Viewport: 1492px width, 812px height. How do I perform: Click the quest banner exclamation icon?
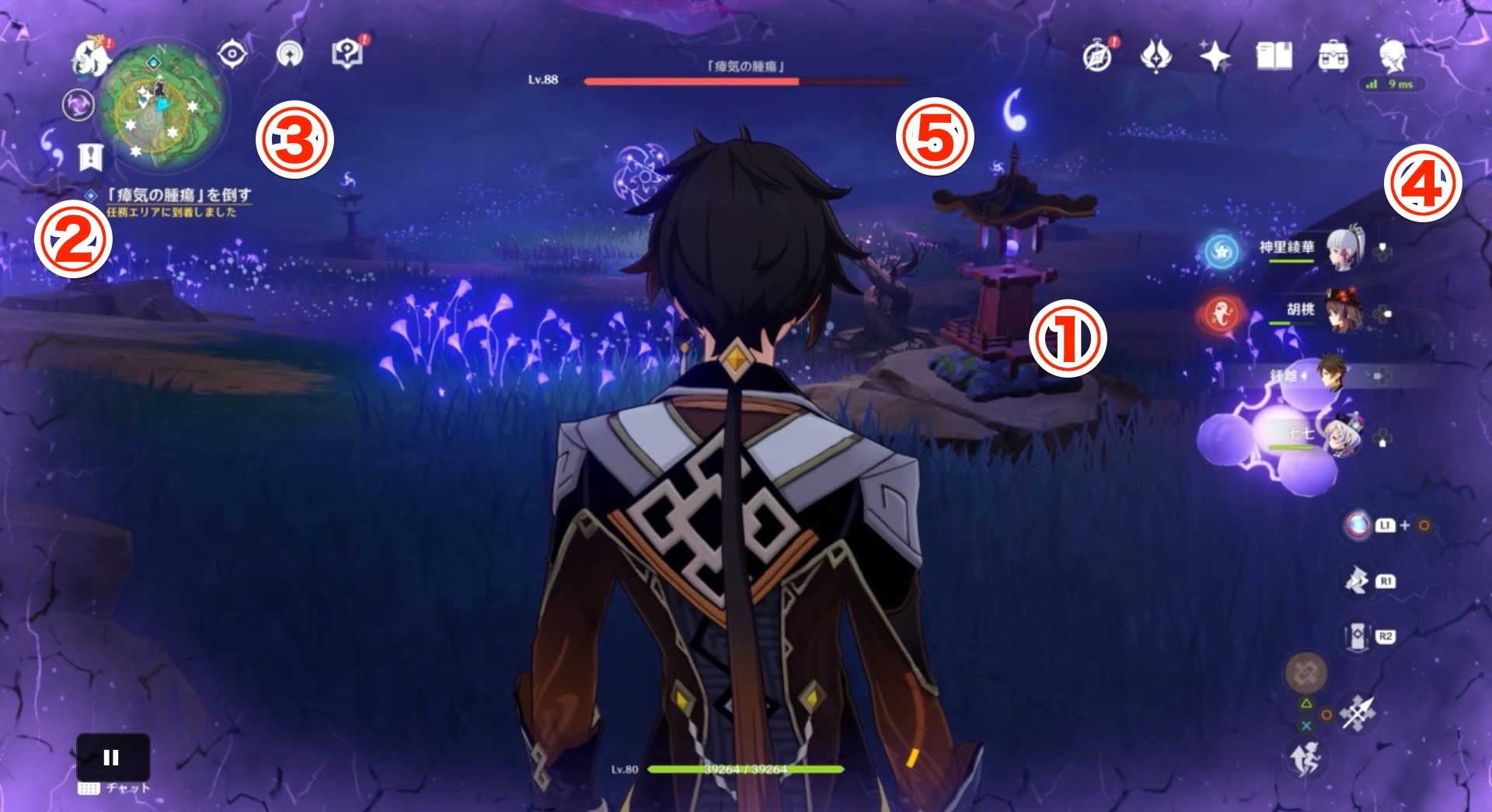pos(90,155)
